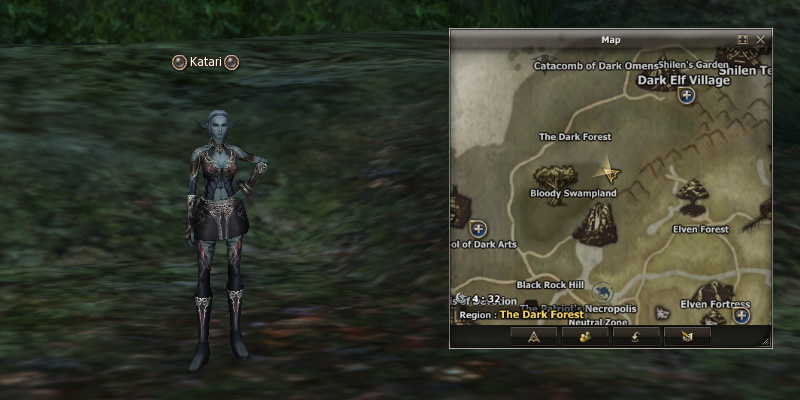The image size is (800, 400).
Task: Select the School of Dark Arts marker
Action: point(478,229)
